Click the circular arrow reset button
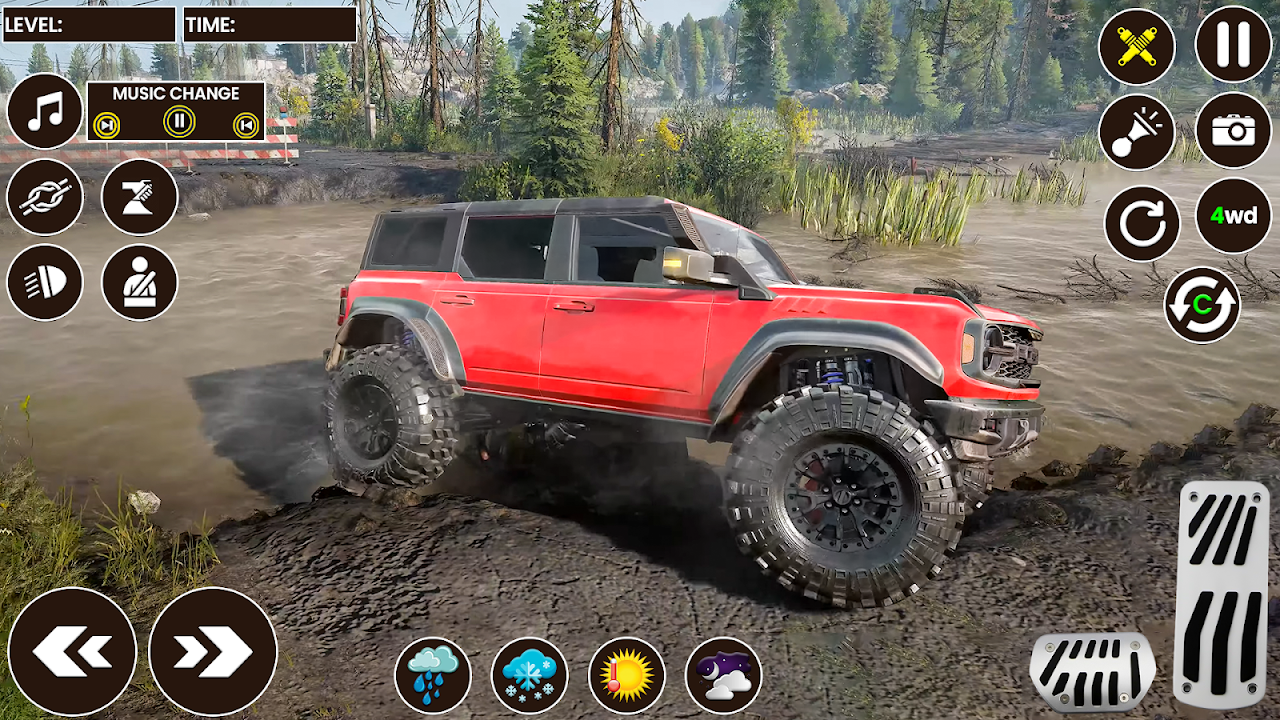This screenshot has height=720, width=1280. tap(1142, 223)
